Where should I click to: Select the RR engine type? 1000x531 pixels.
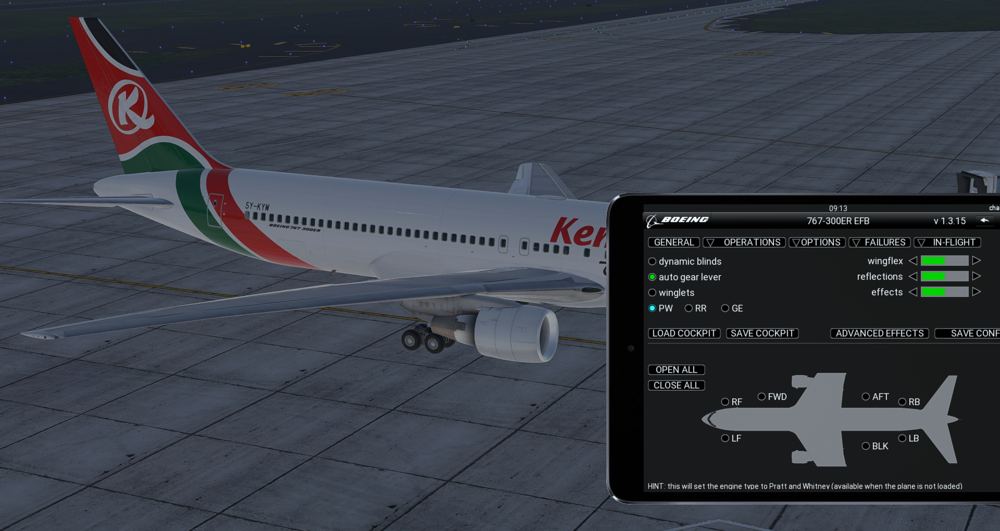click(688, 309)
